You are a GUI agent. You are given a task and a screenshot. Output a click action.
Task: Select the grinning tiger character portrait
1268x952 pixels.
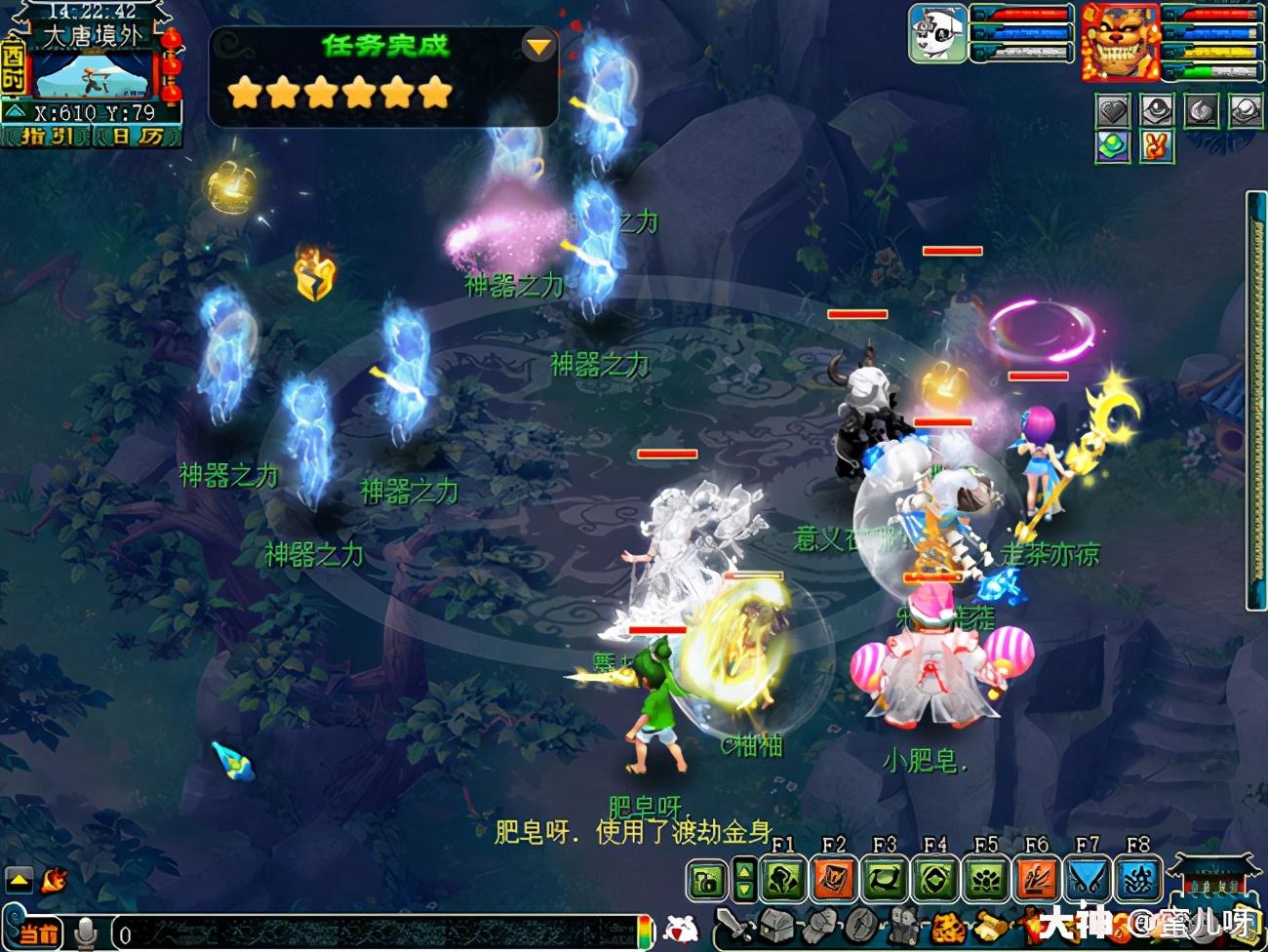[1120, 42]
